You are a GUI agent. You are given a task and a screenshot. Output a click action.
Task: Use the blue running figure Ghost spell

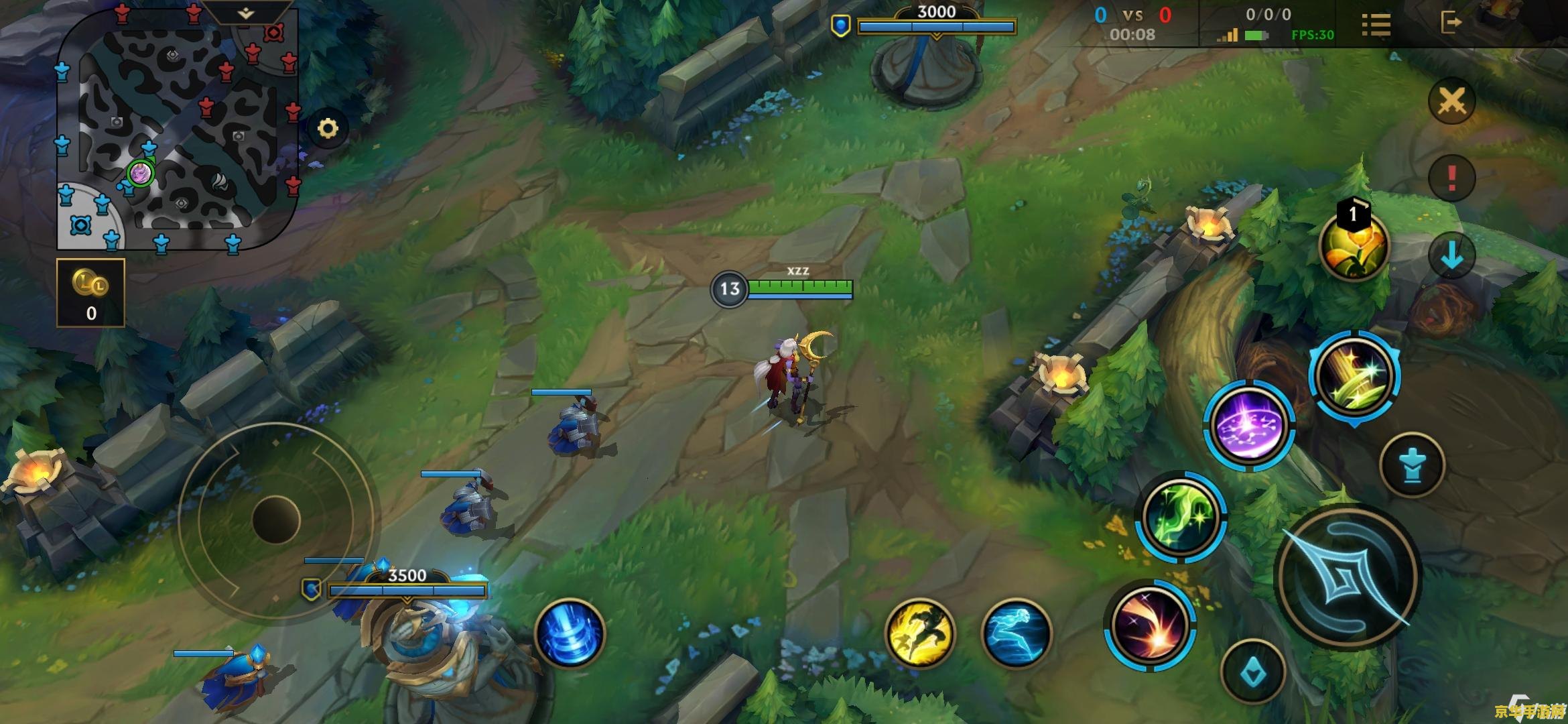pyautogui.click(x=1016, y=633)
